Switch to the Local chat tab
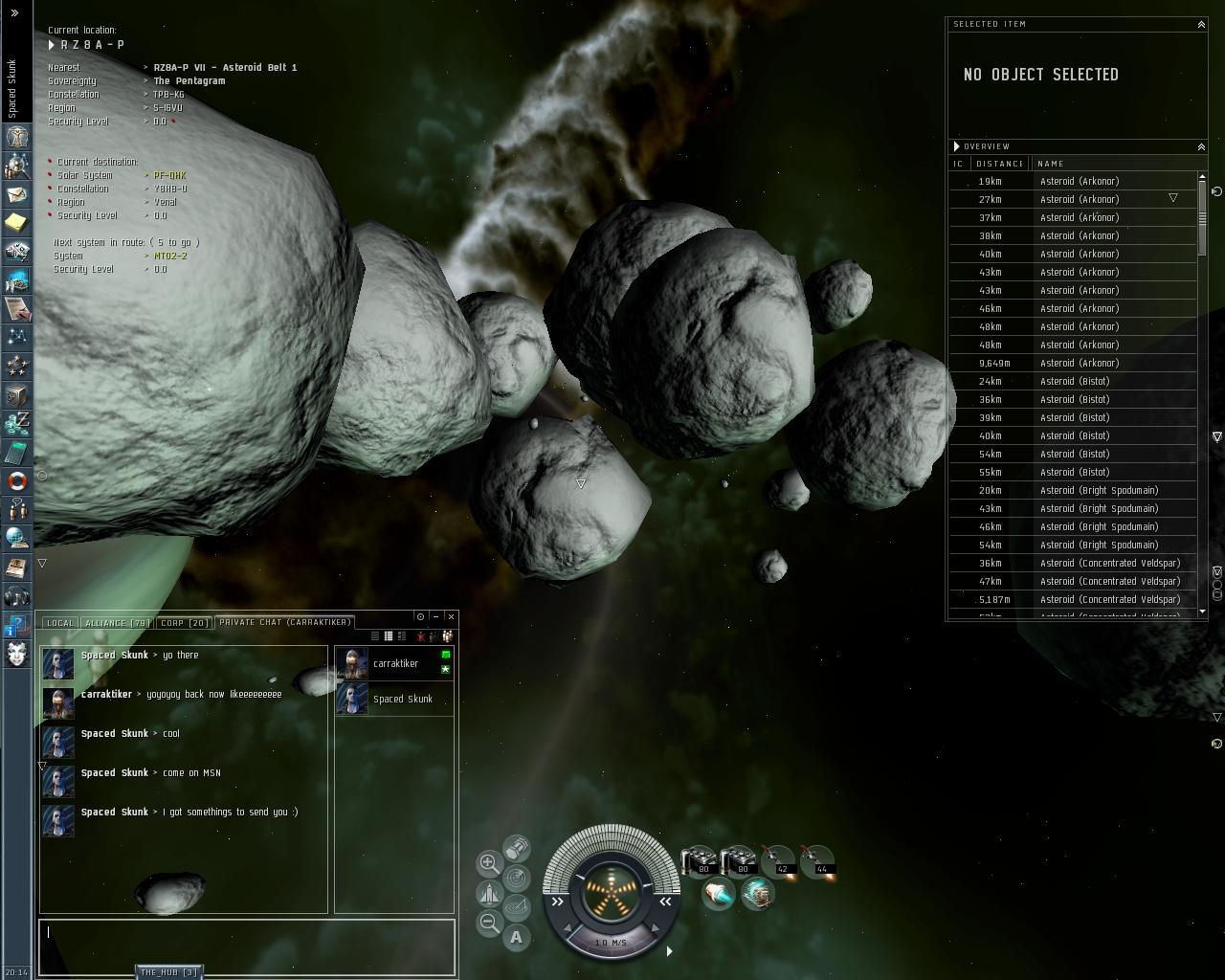Image resolution: width=1225 pixels, height=980 pixels. pos(59,623)
